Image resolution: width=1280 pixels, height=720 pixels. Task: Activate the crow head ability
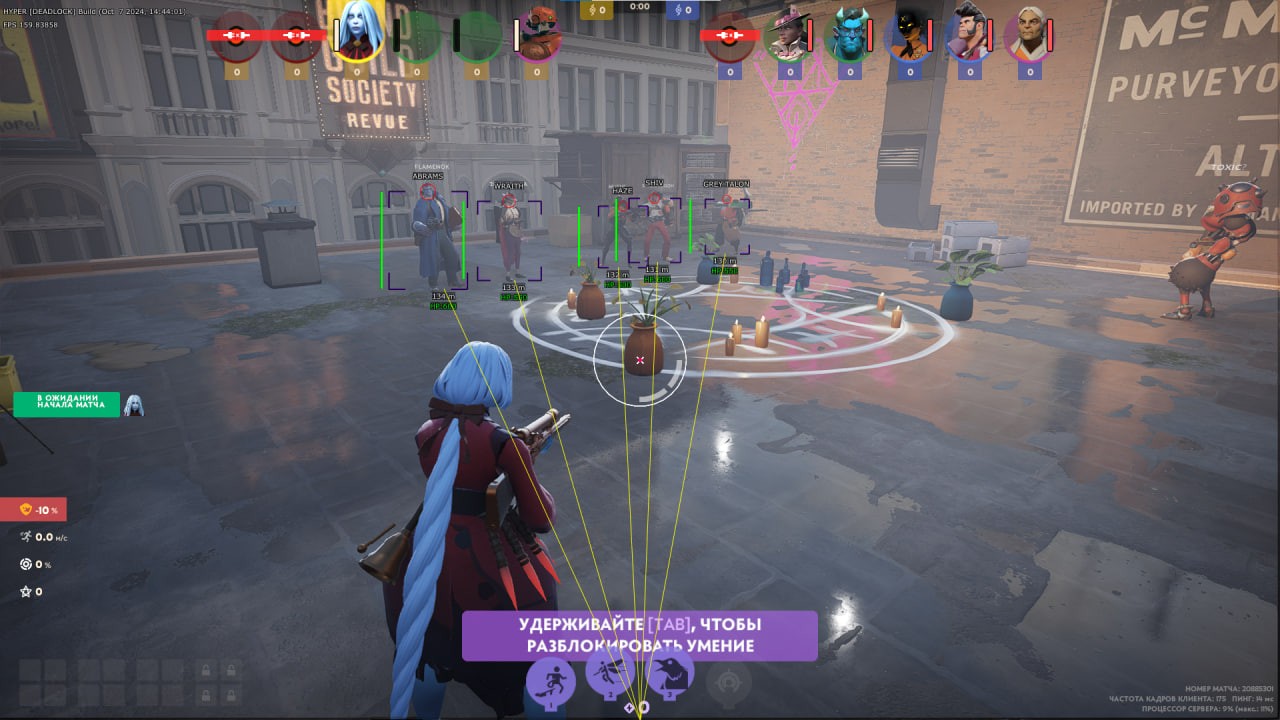(x=670, y=676)
